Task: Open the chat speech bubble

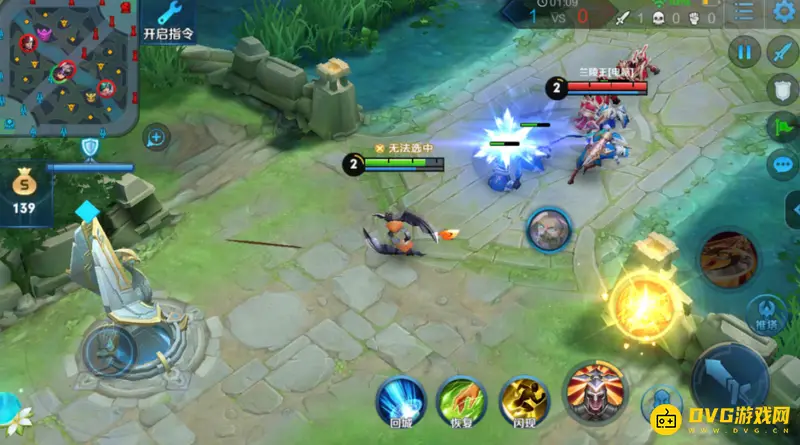Action: (x=782, y=165)
